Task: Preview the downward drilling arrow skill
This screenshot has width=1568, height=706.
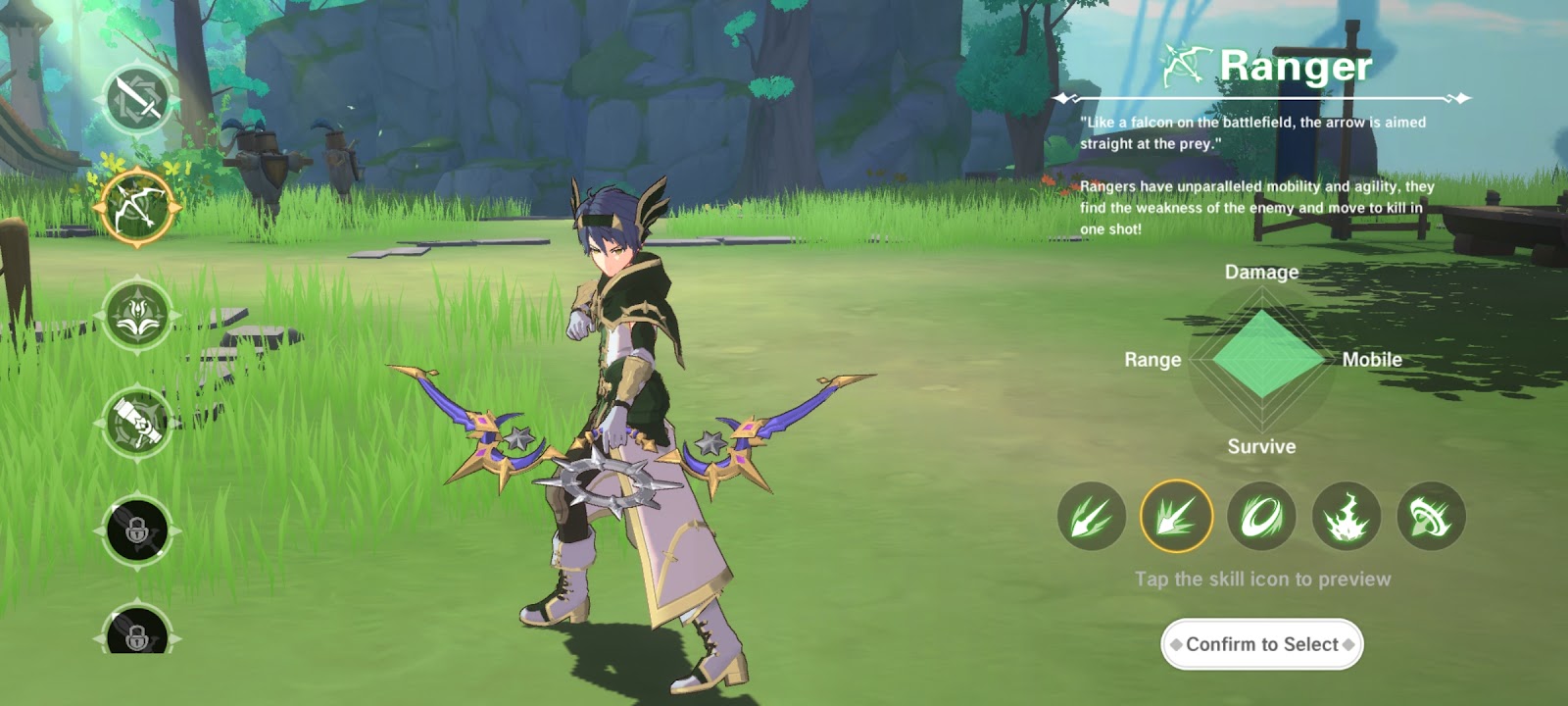Action: [1432, 517]
